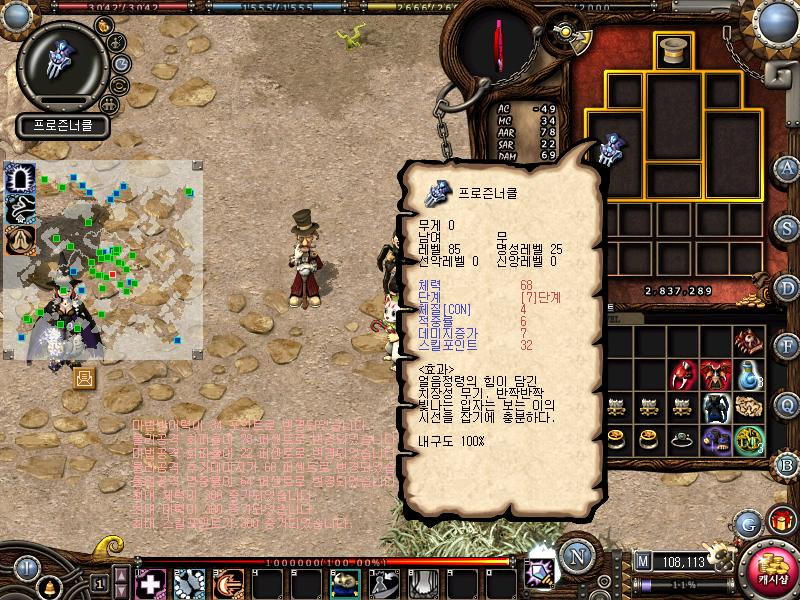Select the silver ring in inventory

683,440
